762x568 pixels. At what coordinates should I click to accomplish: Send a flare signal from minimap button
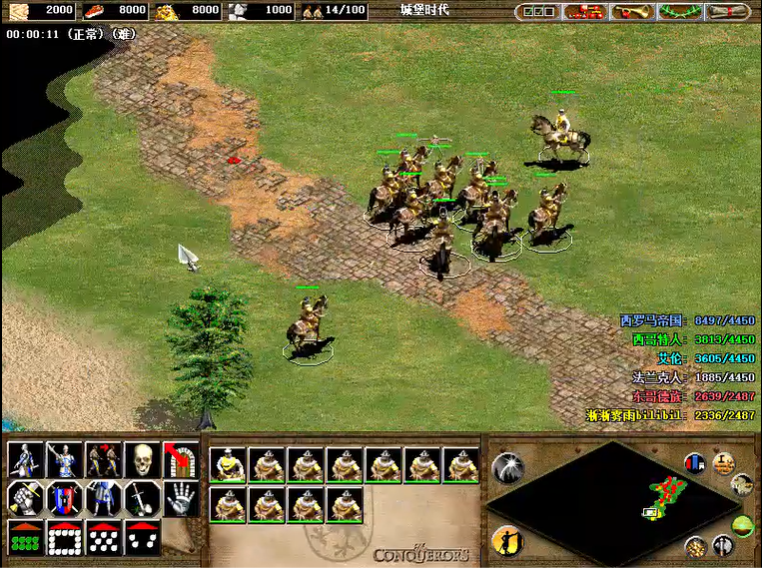pyautogui.click(x=507, y=468)
